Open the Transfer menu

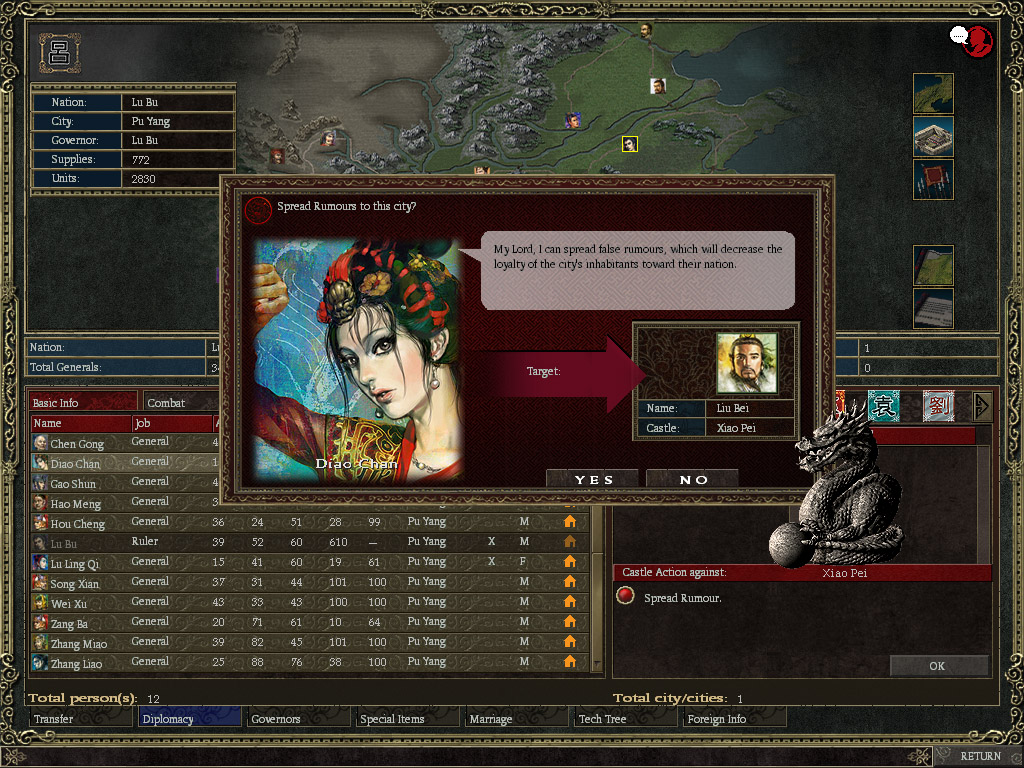coord(80,719)
